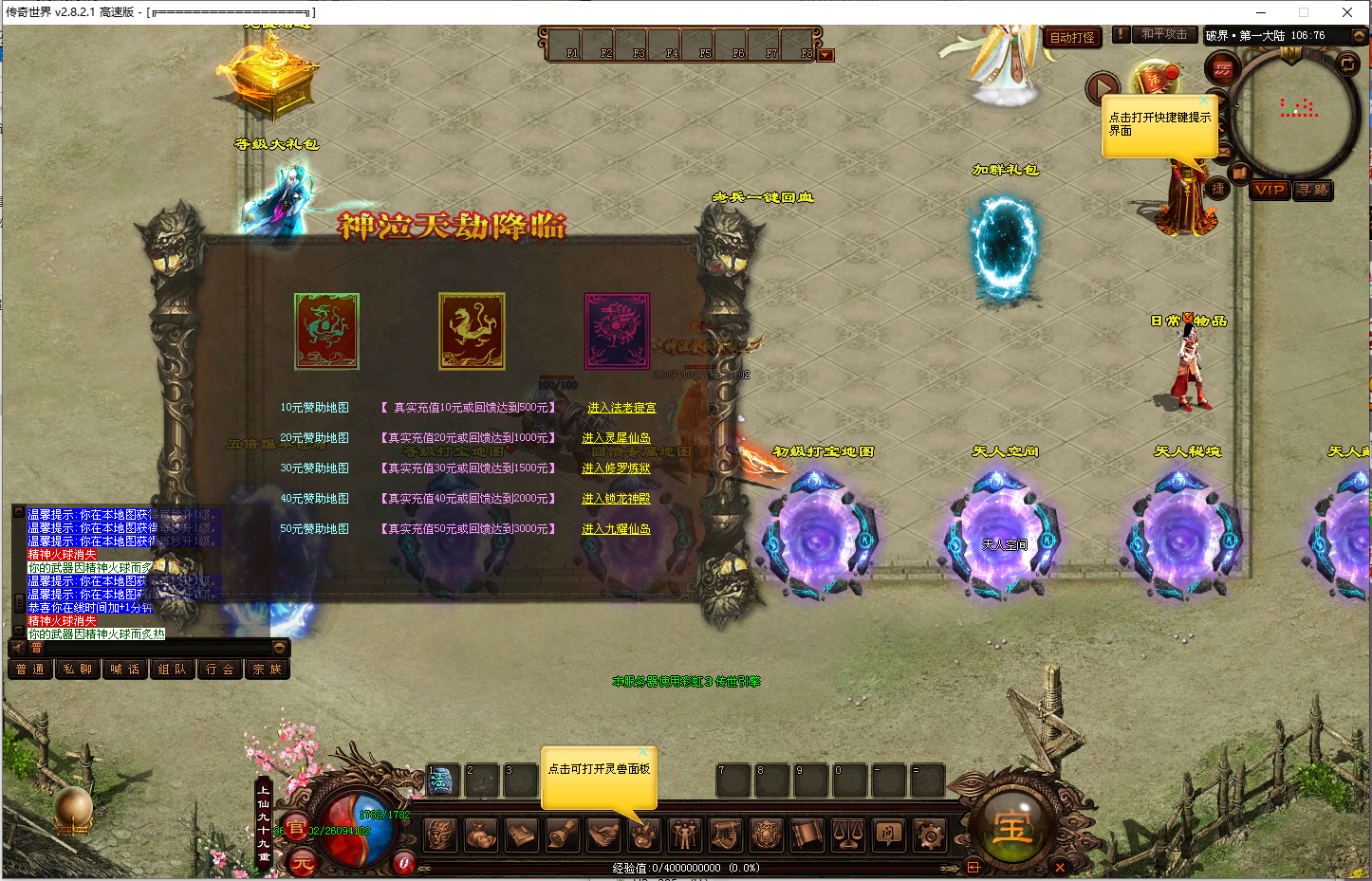Use the skill in hotbar slot 1

coord(442,780)
